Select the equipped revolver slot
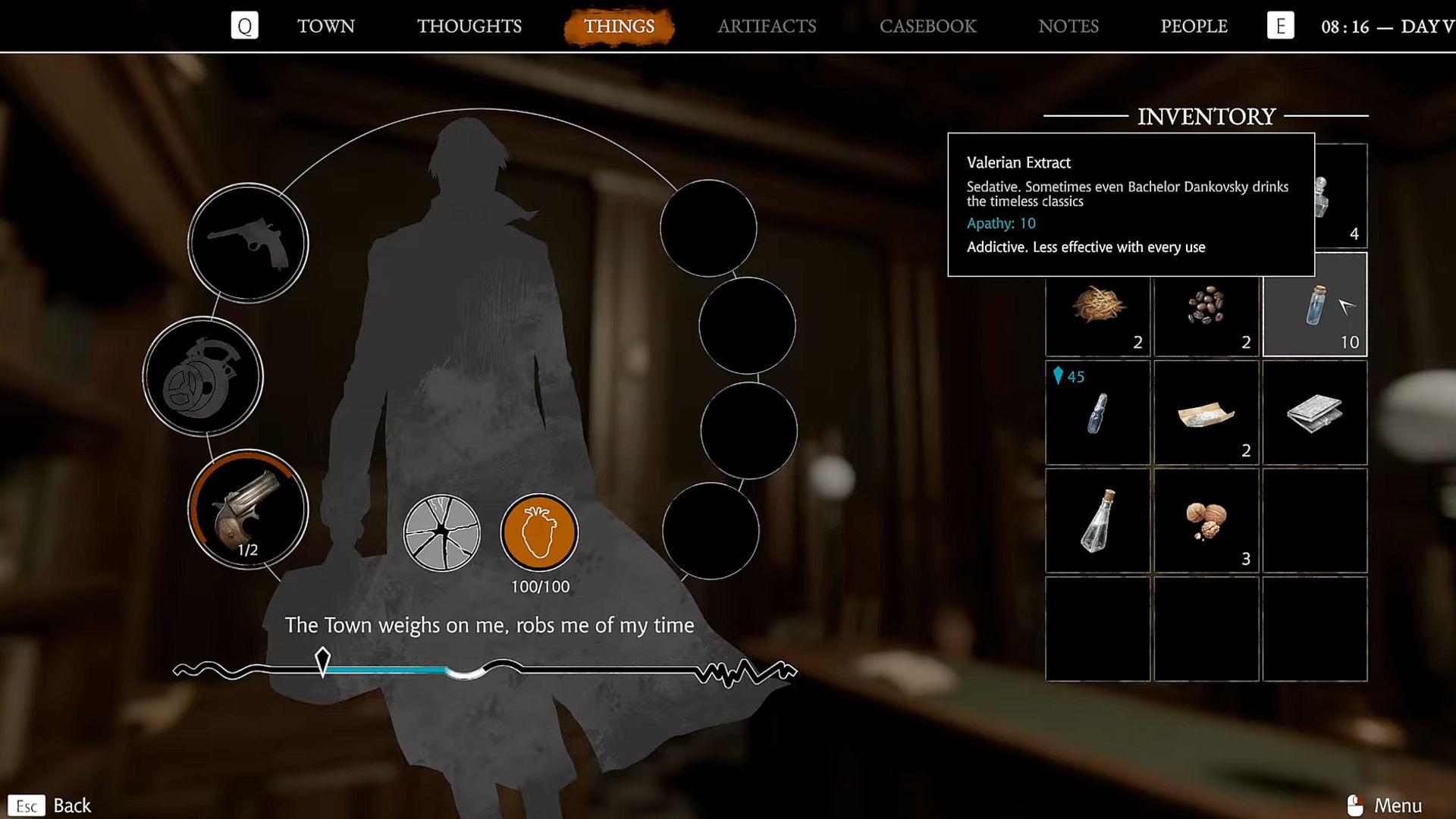The height and width of the screenshot is (819, 1456). tap(248, 243)
